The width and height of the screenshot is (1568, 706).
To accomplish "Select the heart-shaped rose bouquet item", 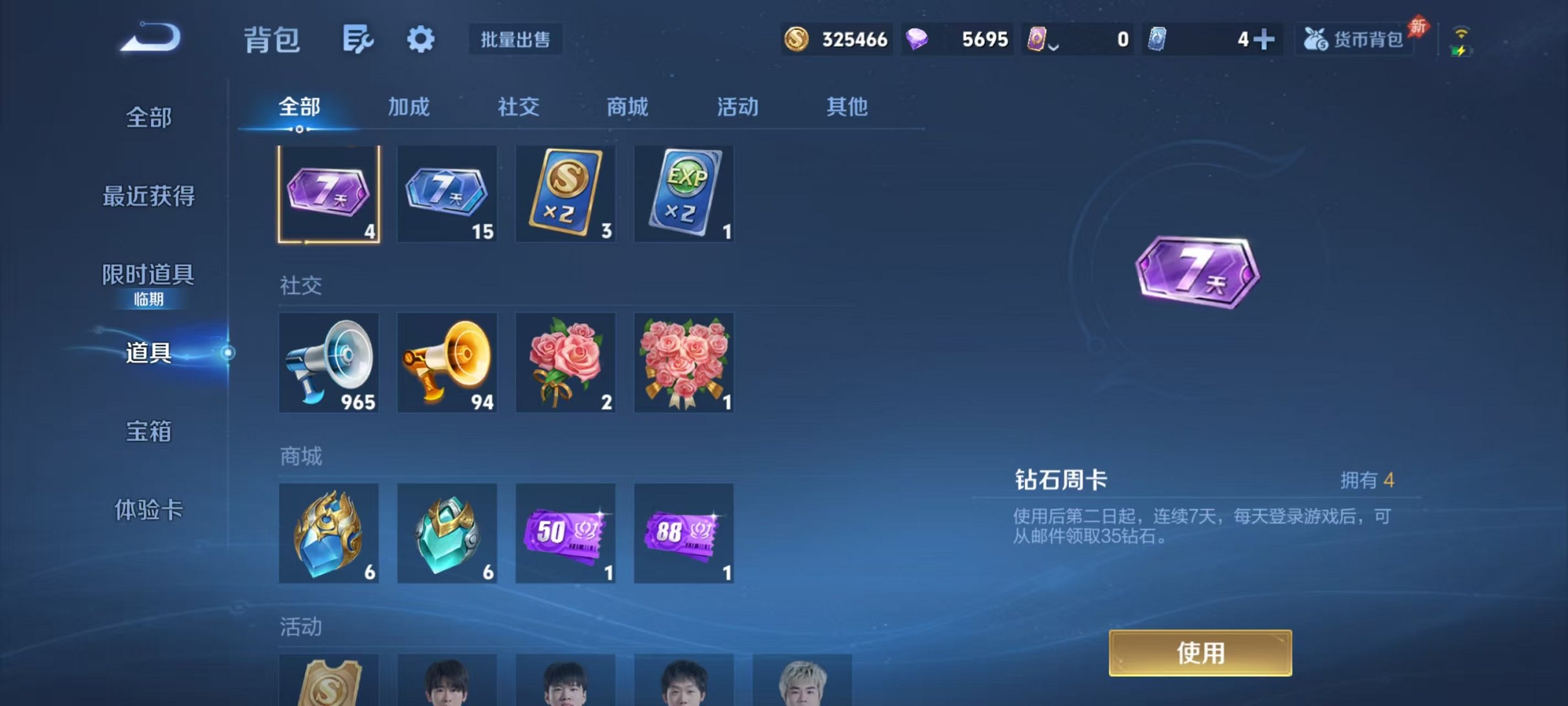I will click(x=684, y=361).
